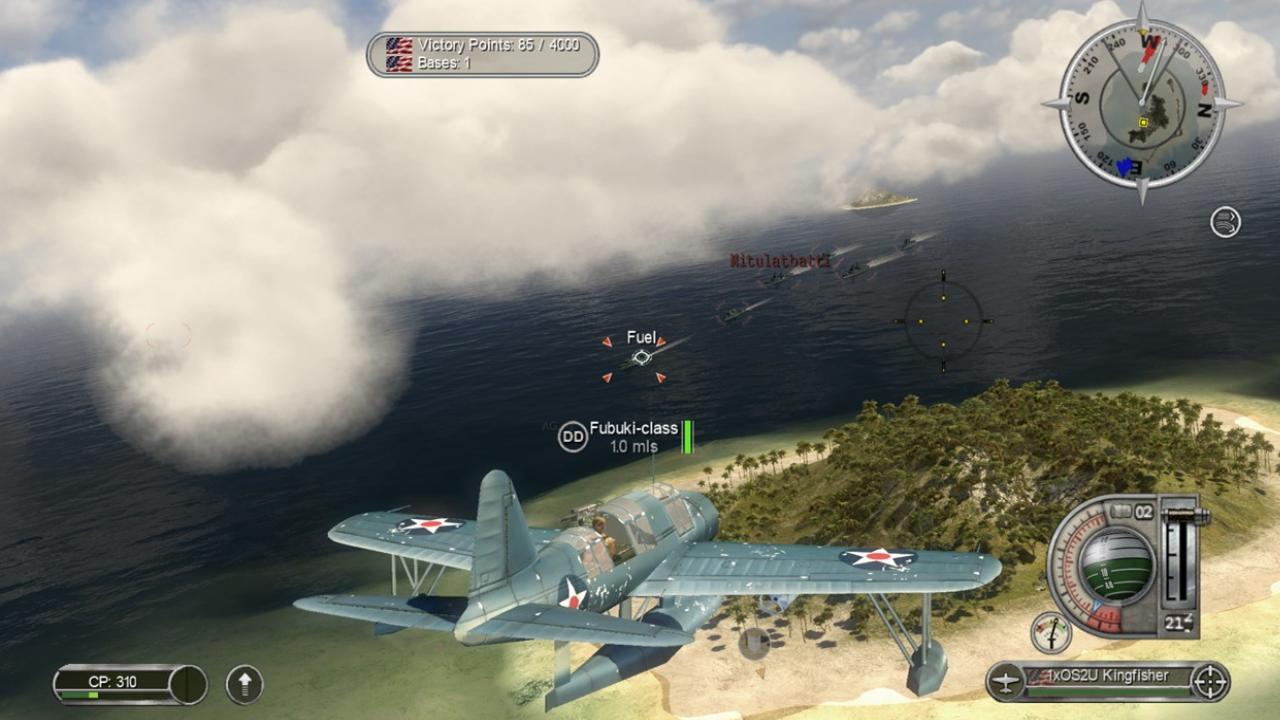Target the enemy ship labeled Mitulathatti
This screenshot has width=1280, height=720.
coord(777,260)
